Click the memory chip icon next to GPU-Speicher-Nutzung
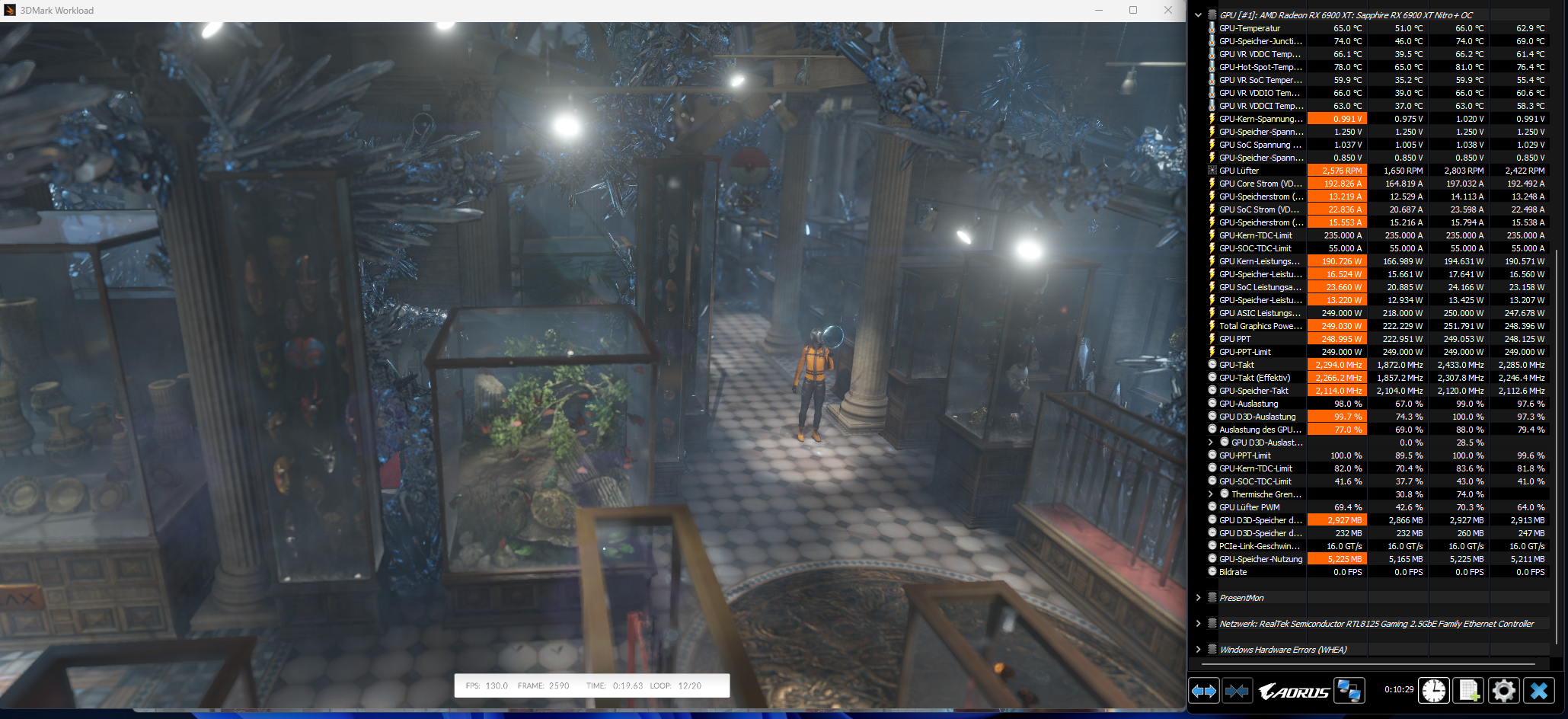The height and width of the screenshot is (719, 1568). pyautogui.click(x=1212, y=558)
